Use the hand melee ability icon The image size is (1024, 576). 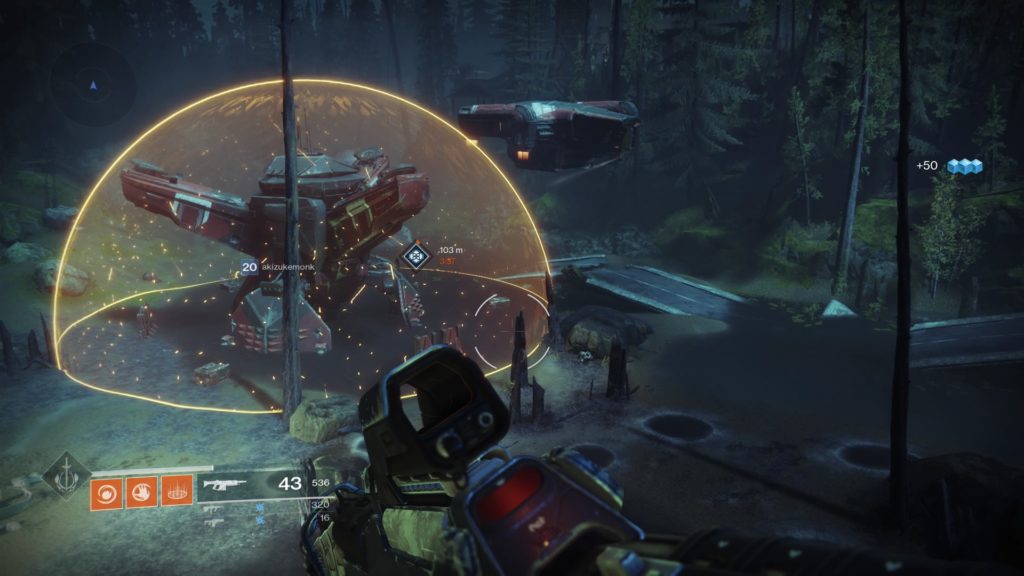(141, 492)
